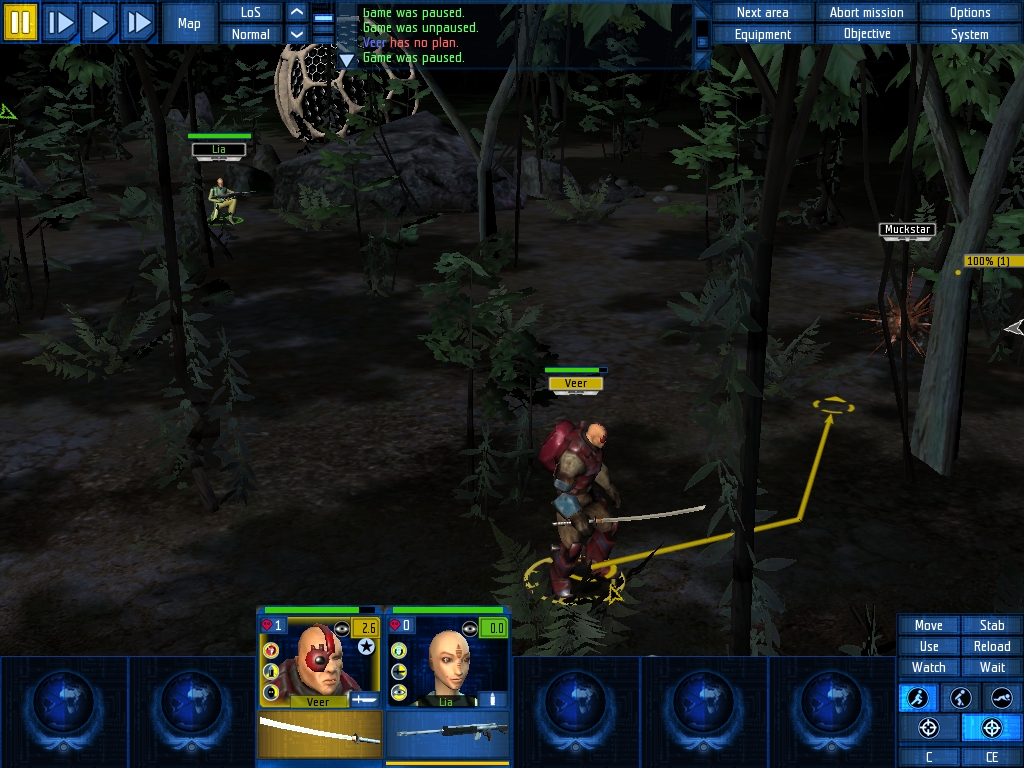
Task: Click the Wait command button
Action: pos(992,667)
